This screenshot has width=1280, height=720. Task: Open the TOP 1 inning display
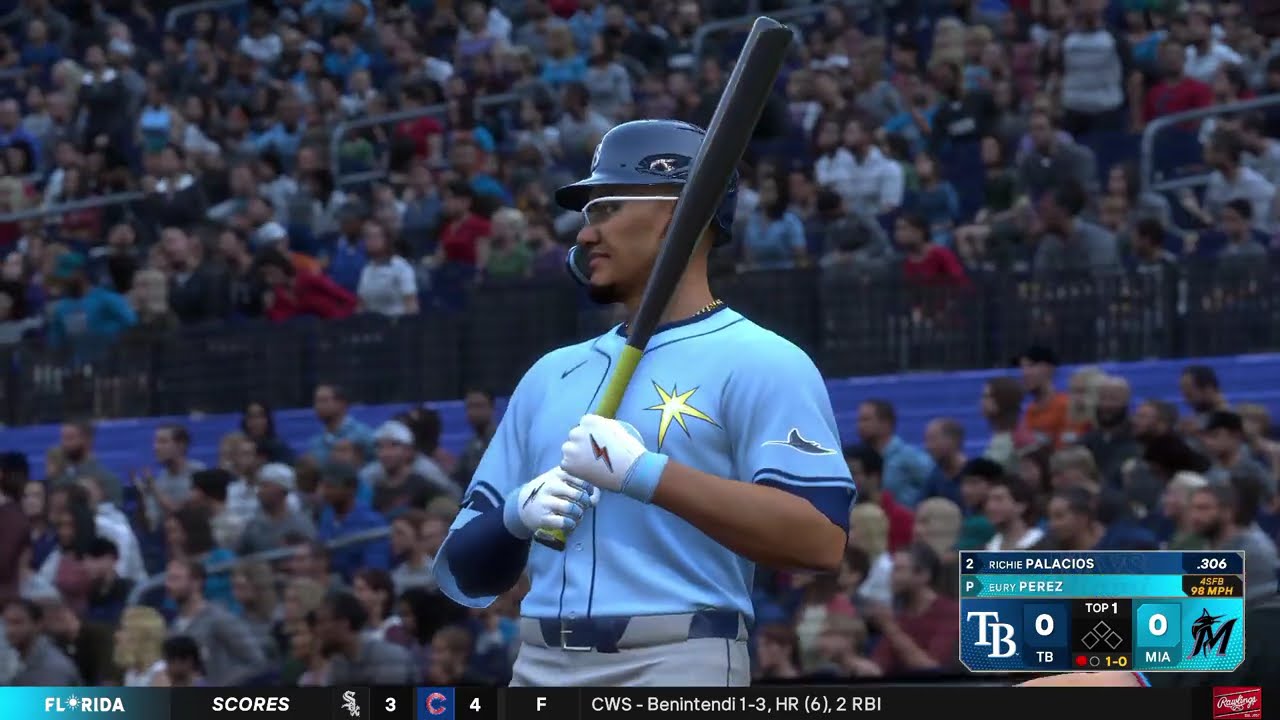[1101, 607]
